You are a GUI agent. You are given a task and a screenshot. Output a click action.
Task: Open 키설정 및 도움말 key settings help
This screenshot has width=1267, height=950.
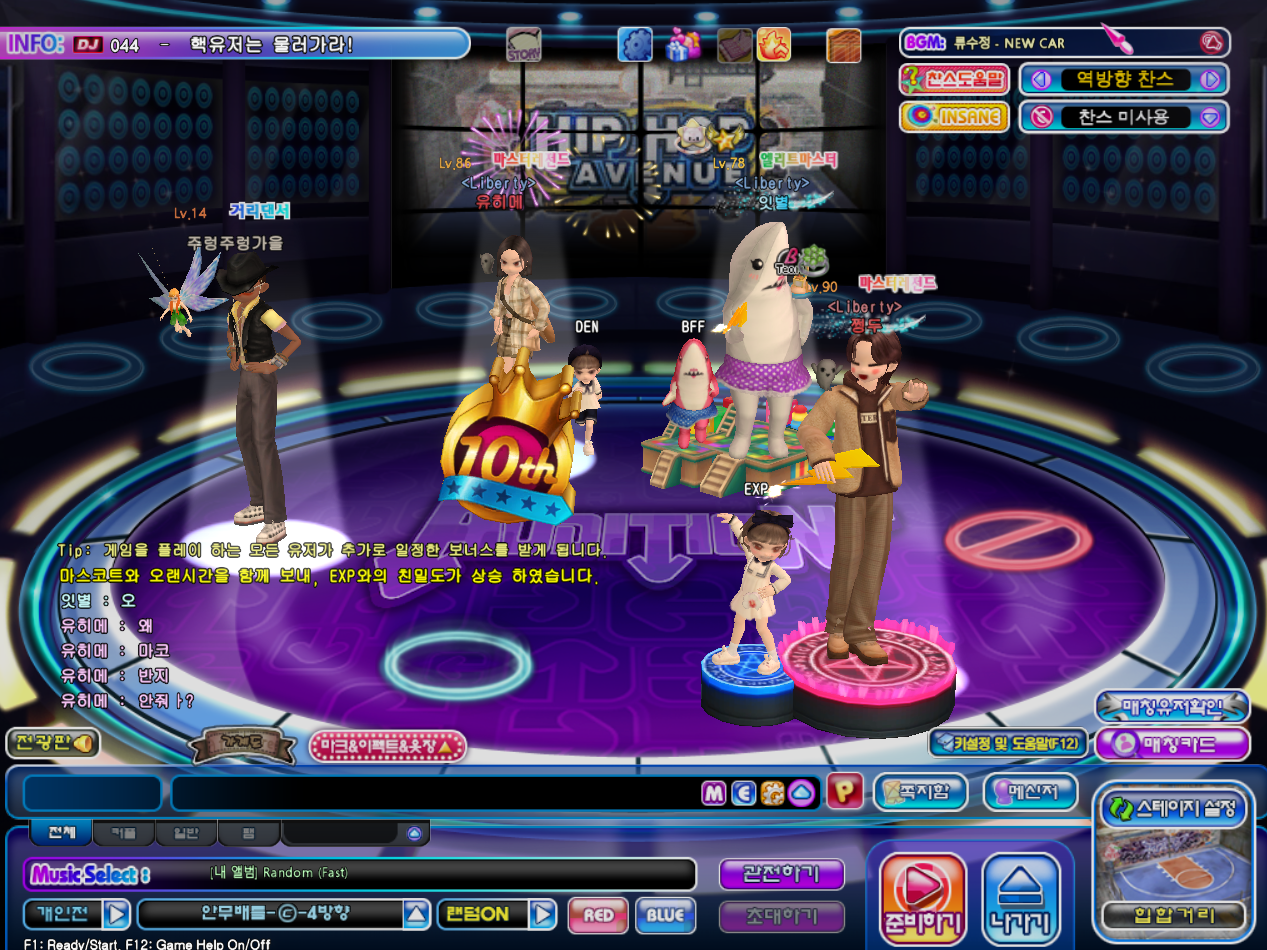(1007, 743)
